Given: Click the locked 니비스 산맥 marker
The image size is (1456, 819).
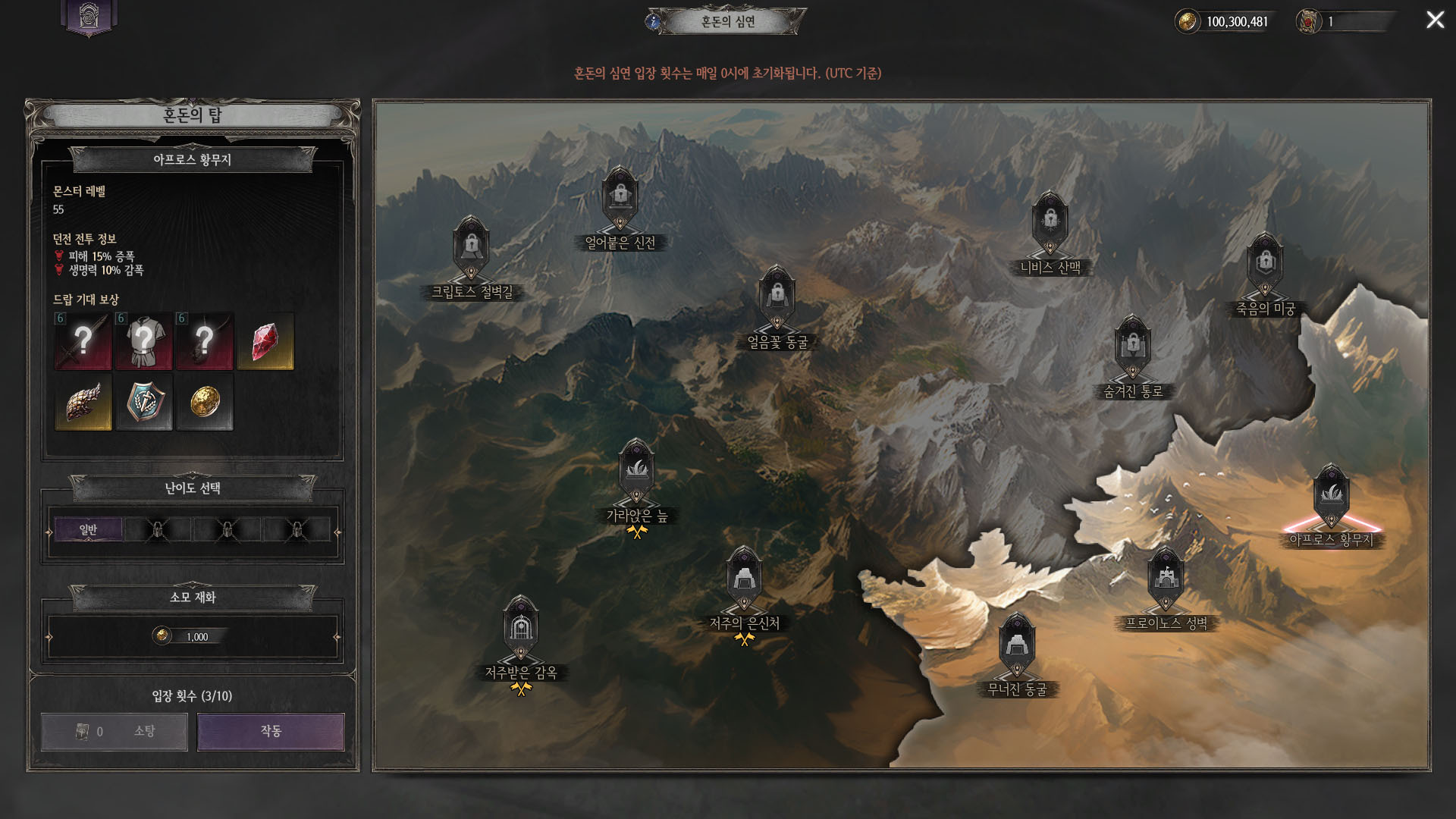Looking at the screenshot, I should pos(1050,223).
